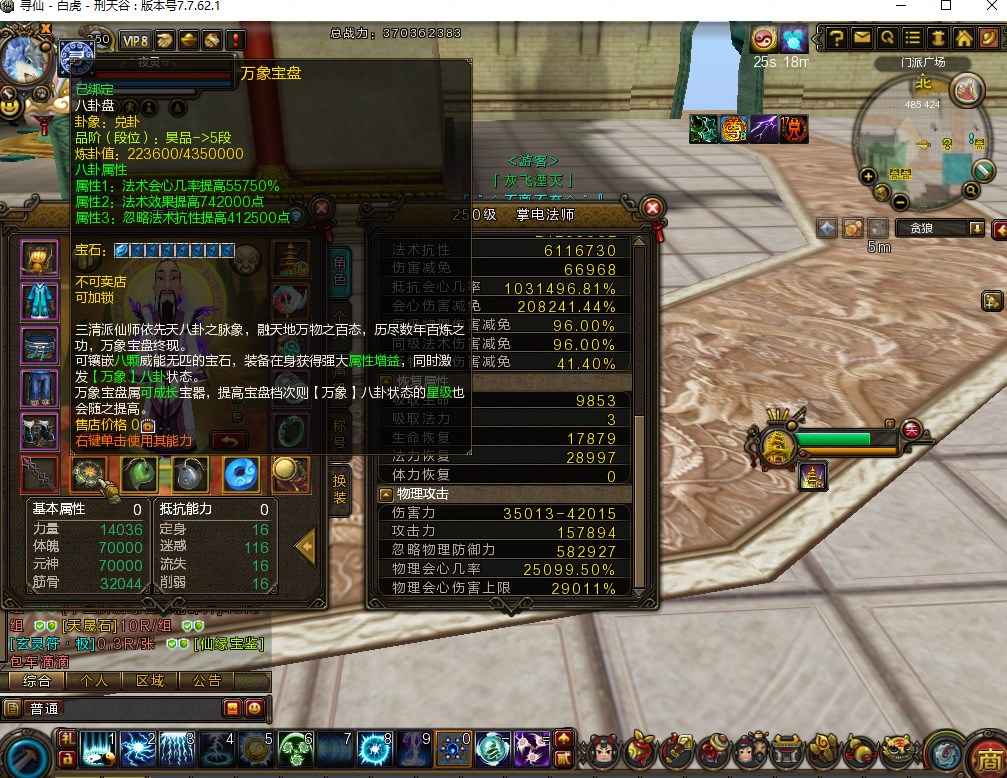Open the 区域 chat tab

pos(150,681)
